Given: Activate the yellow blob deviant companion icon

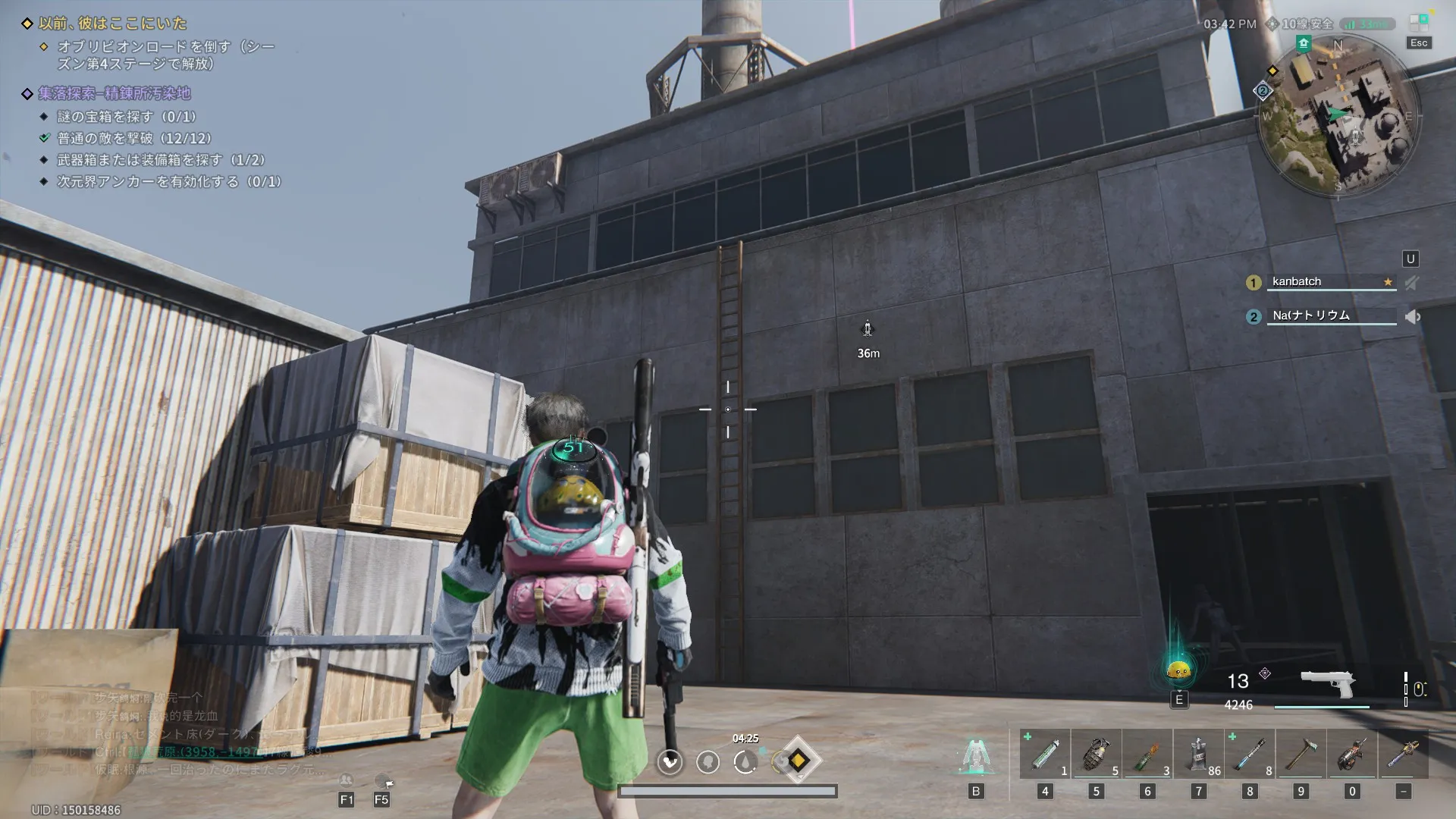Looking at the screenshot, I should pyautogui.click(x=1178, y=670).
